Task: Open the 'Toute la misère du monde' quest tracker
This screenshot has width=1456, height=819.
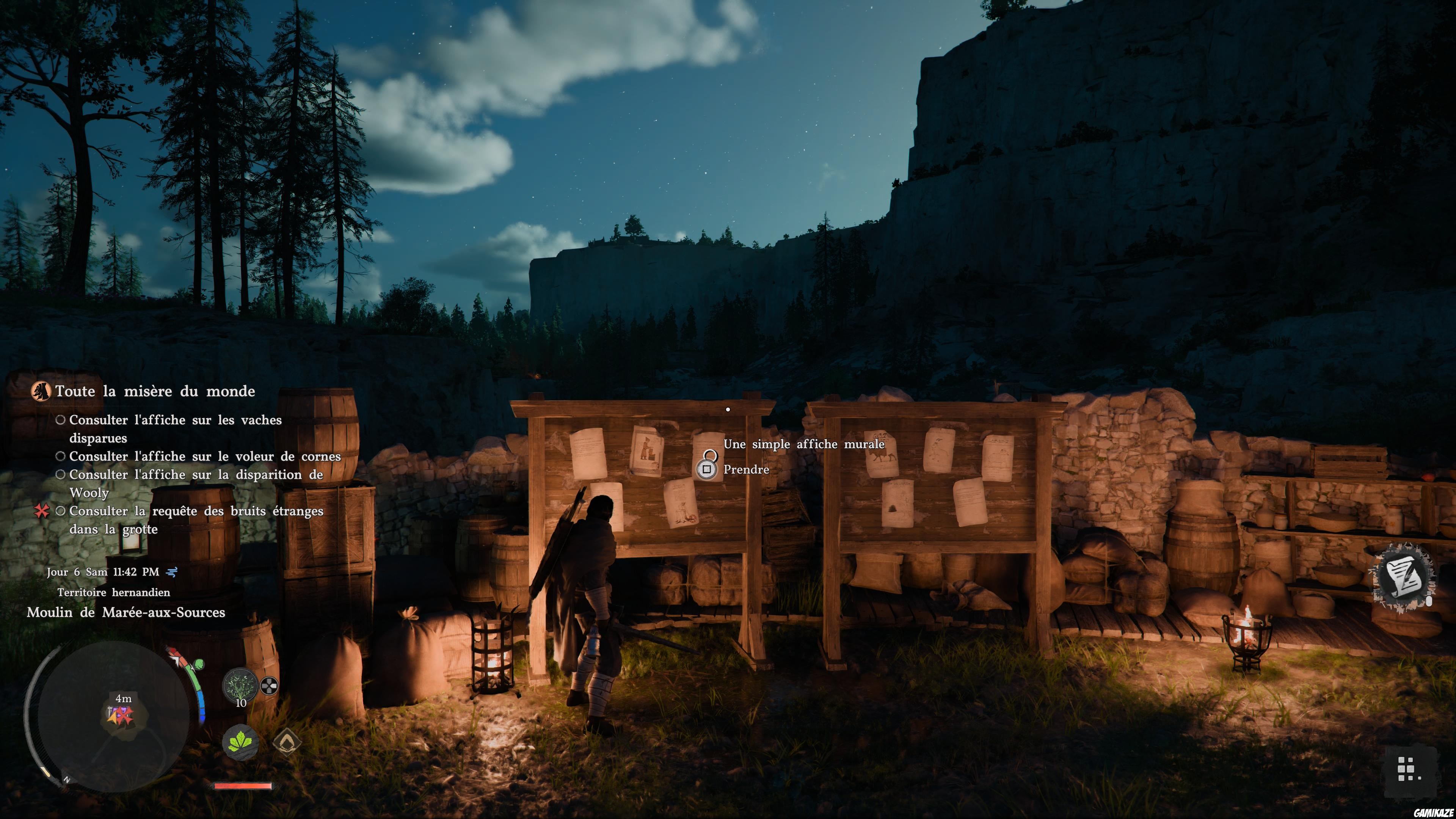Action: coord(155,391)
